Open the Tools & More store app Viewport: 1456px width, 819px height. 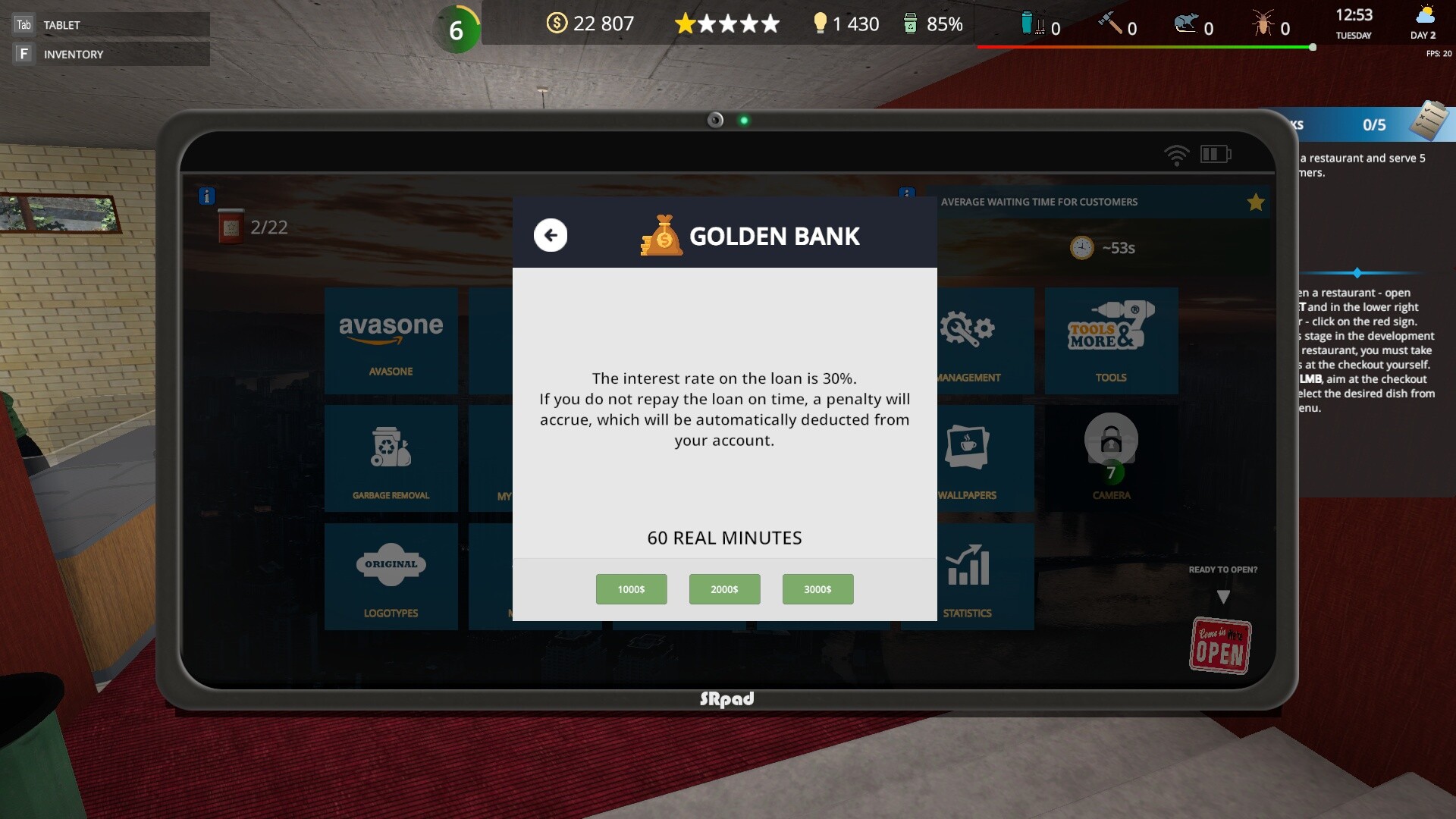tap(1111, 340)
